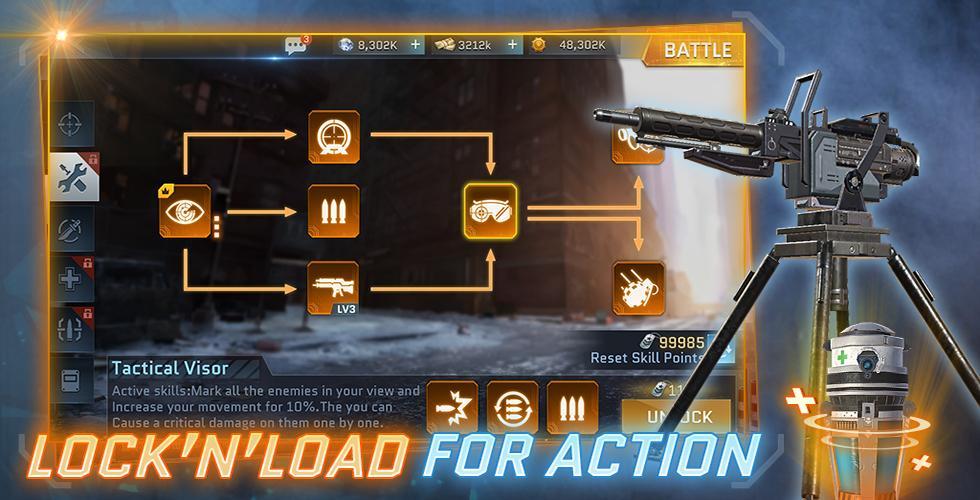
Task: Add more silver currency with the plus
Action: point(416,45)
